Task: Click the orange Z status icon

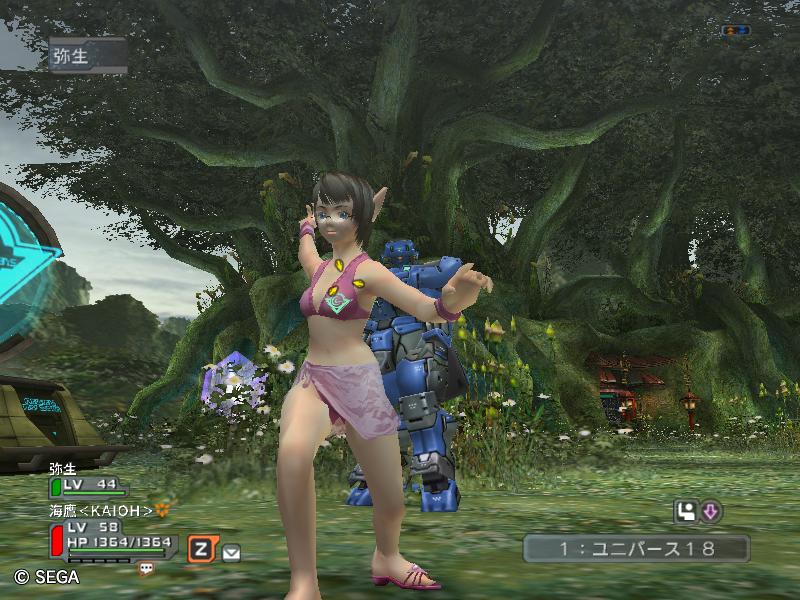Action: [x=202, y=548]
